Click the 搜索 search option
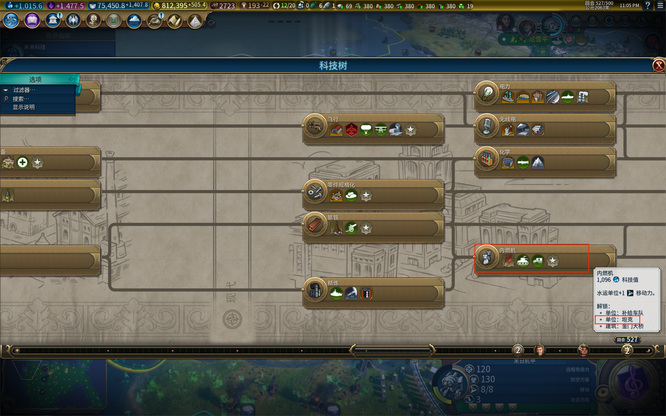This screenshot has width=666, height=416. pos(19,99)
